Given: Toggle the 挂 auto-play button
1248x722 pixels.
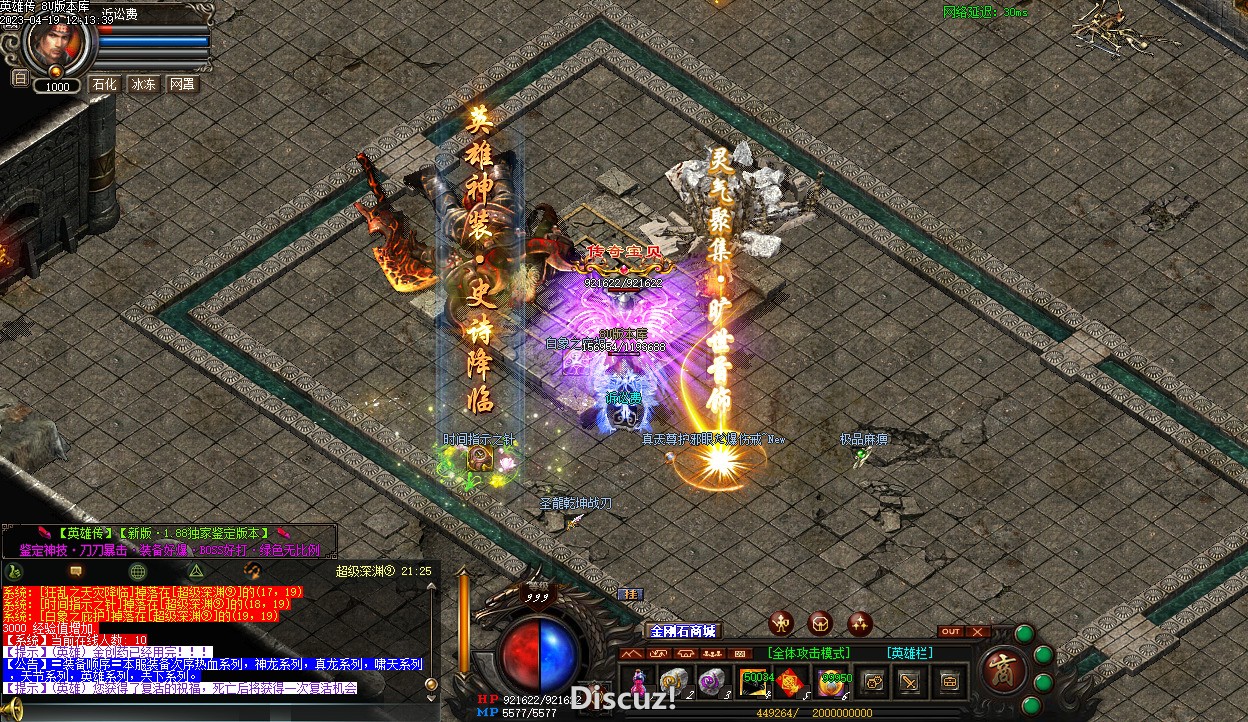Looking at the screenshot, I should (x=630, y=595).
